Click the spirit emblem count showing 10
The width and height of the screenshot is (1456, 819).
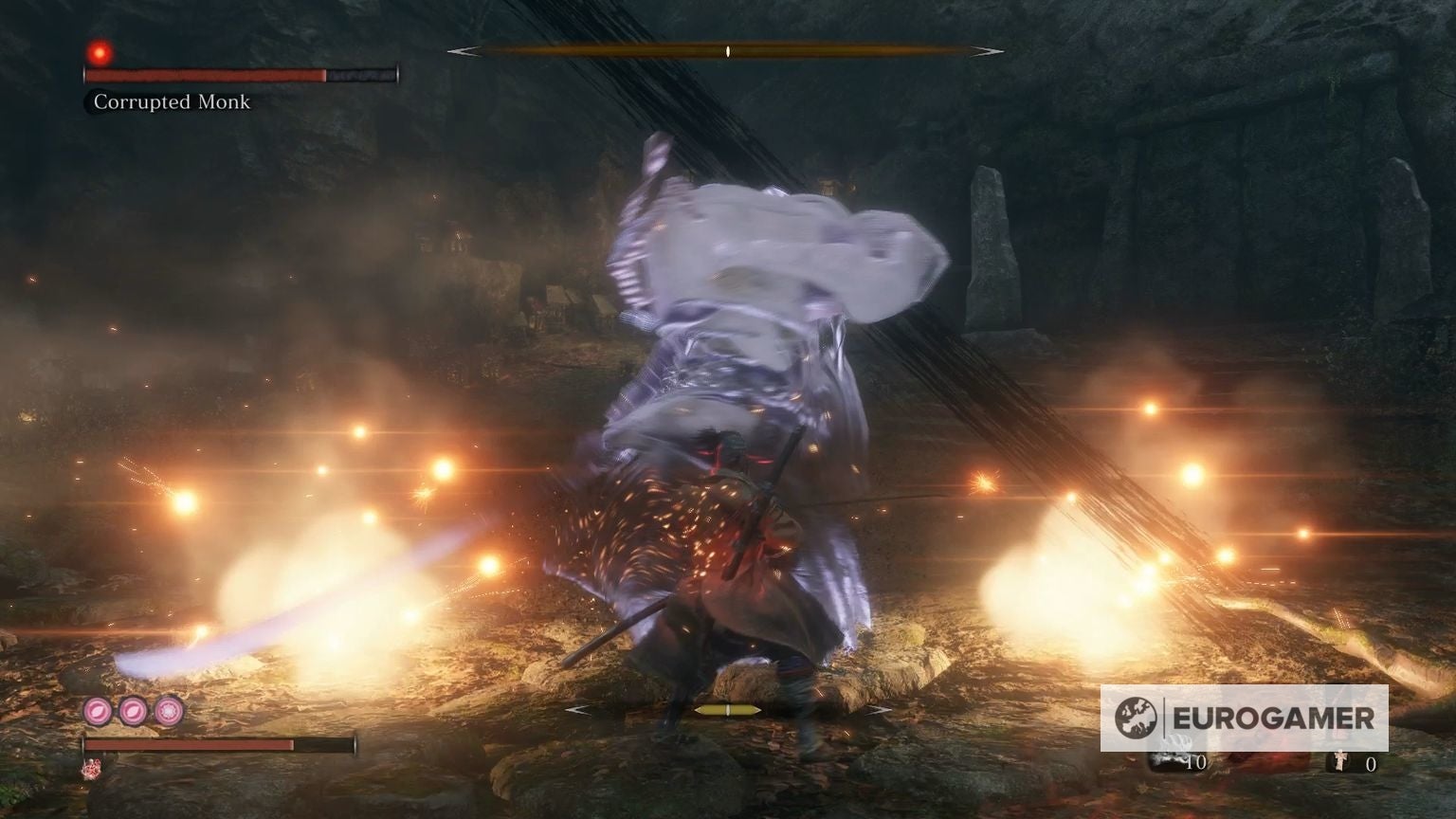tap(1196, 762)
